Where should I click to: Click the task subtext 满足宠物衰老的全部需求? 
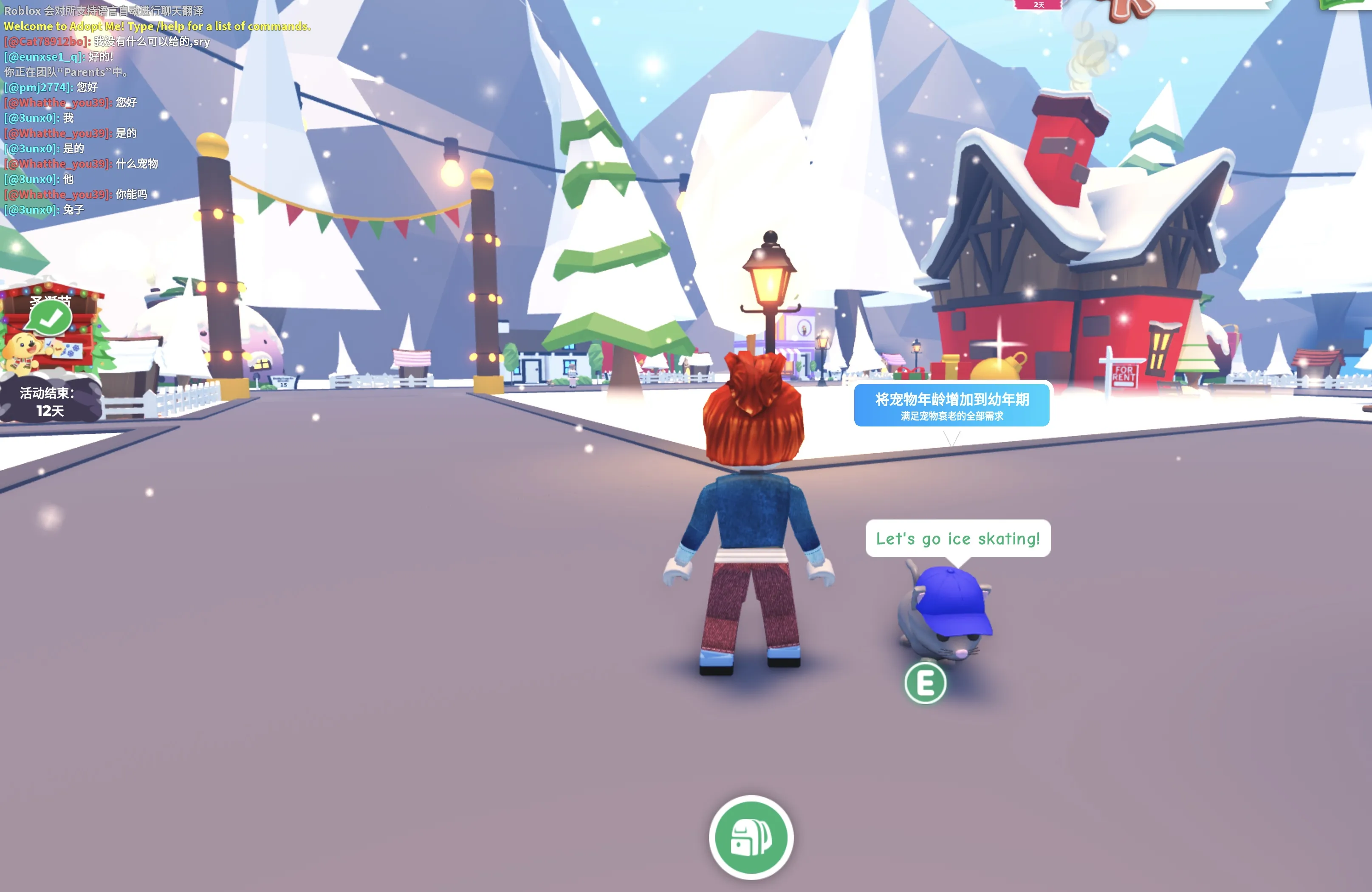(952, 417)
